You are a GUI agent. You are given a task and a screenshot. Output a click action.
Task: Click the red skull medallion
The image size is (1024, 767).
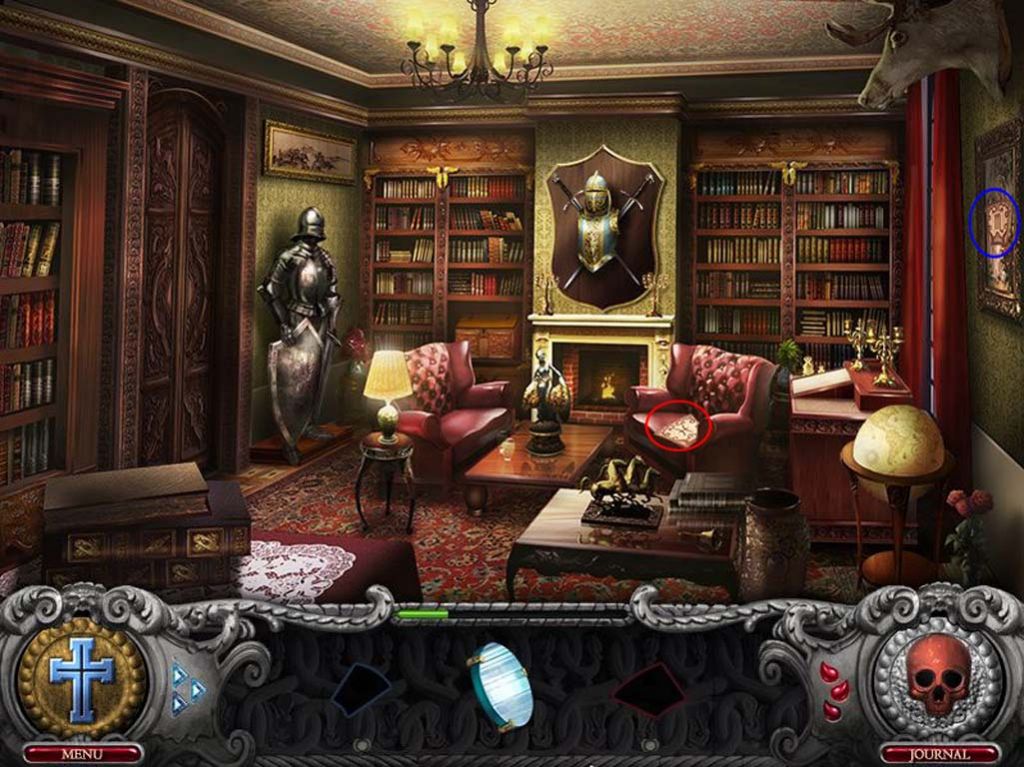tap(938, 674)
